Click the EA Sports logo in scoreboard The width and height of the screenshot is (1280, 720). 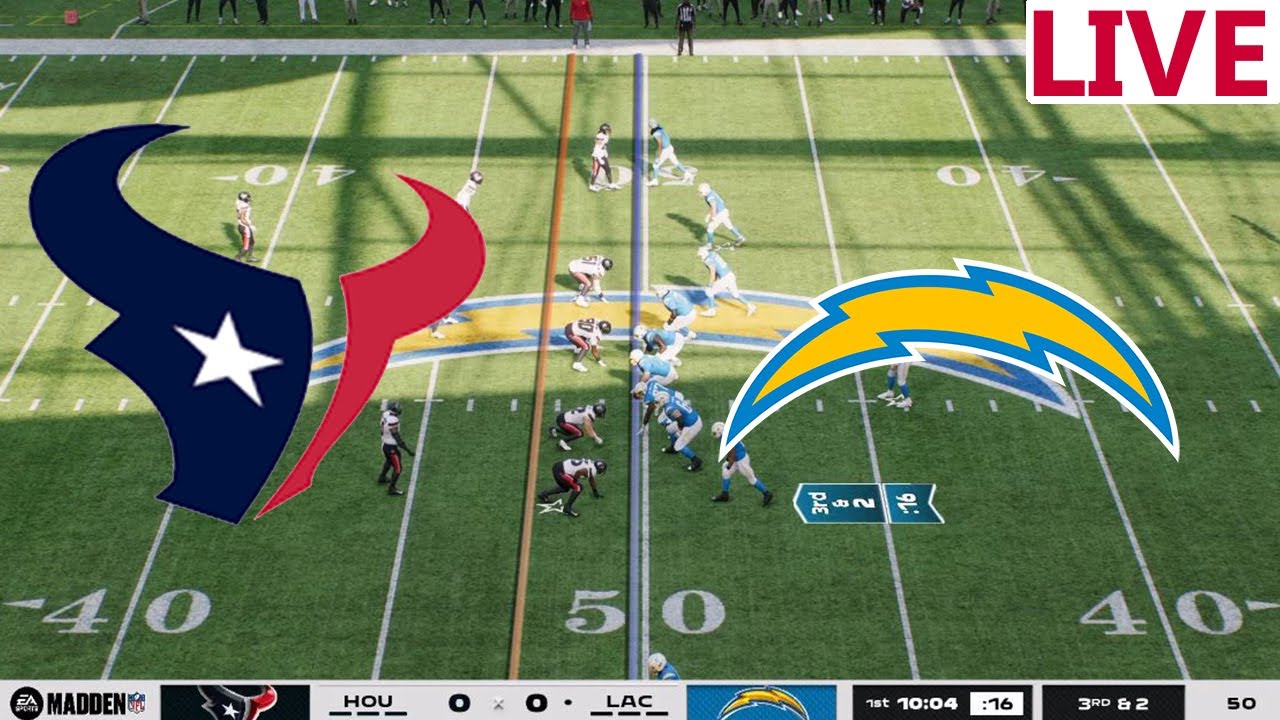click(25, 703)
